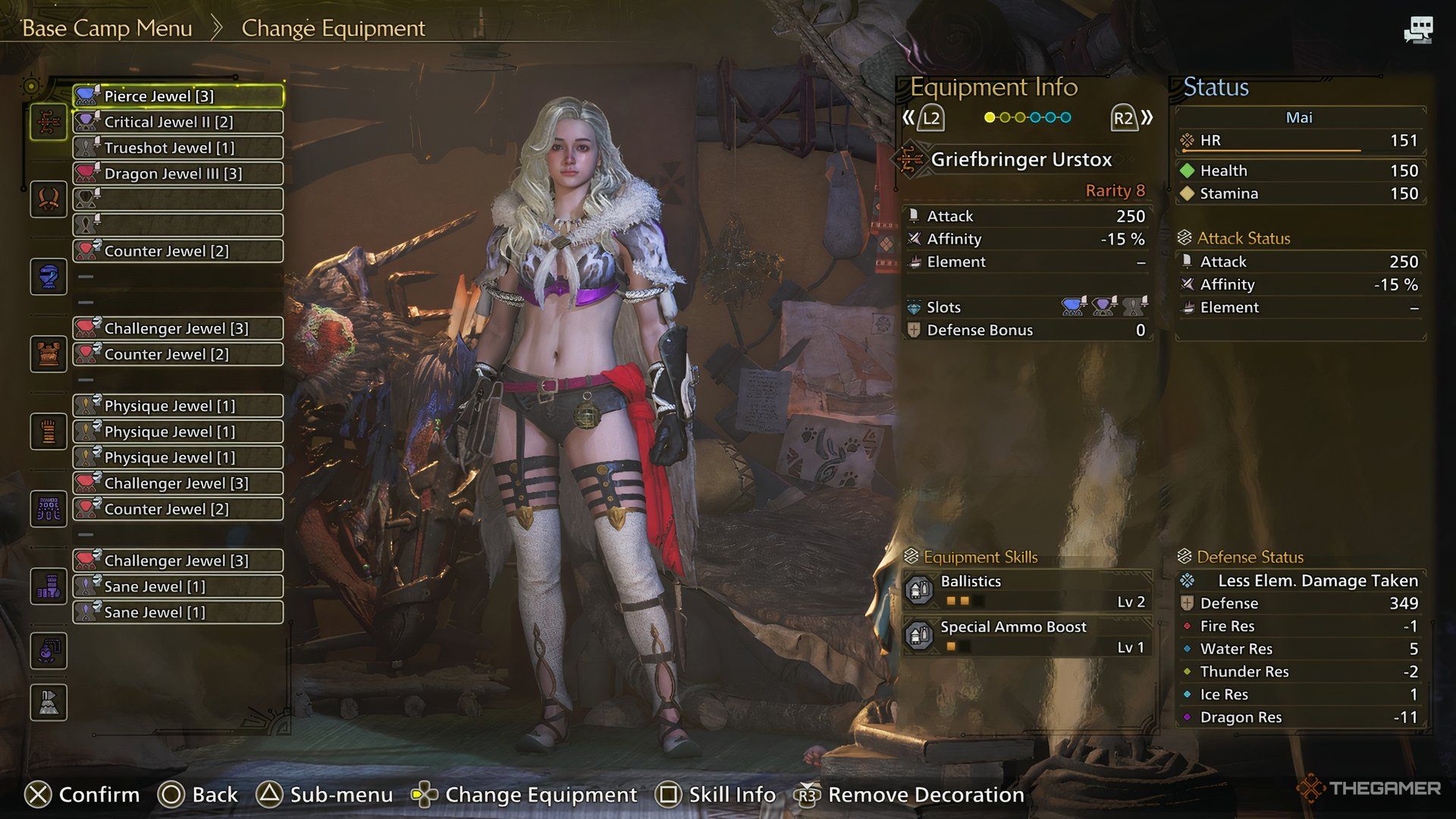1456x819 pixels.
Task: Select the Pierce Jewel [3] decoration
Action: coord(178,96)
